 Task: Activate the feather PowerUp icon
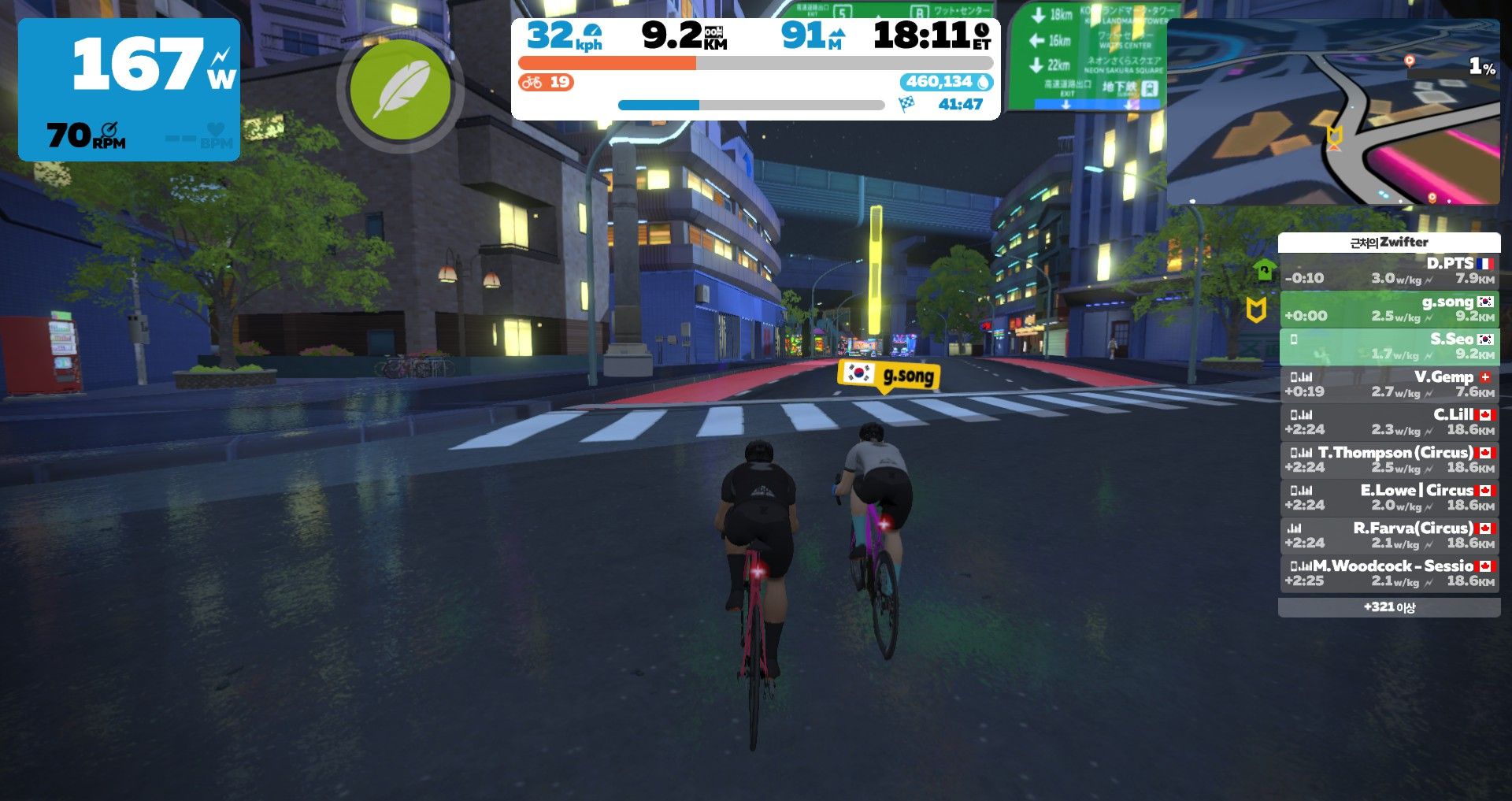click(x=400, y=91)
